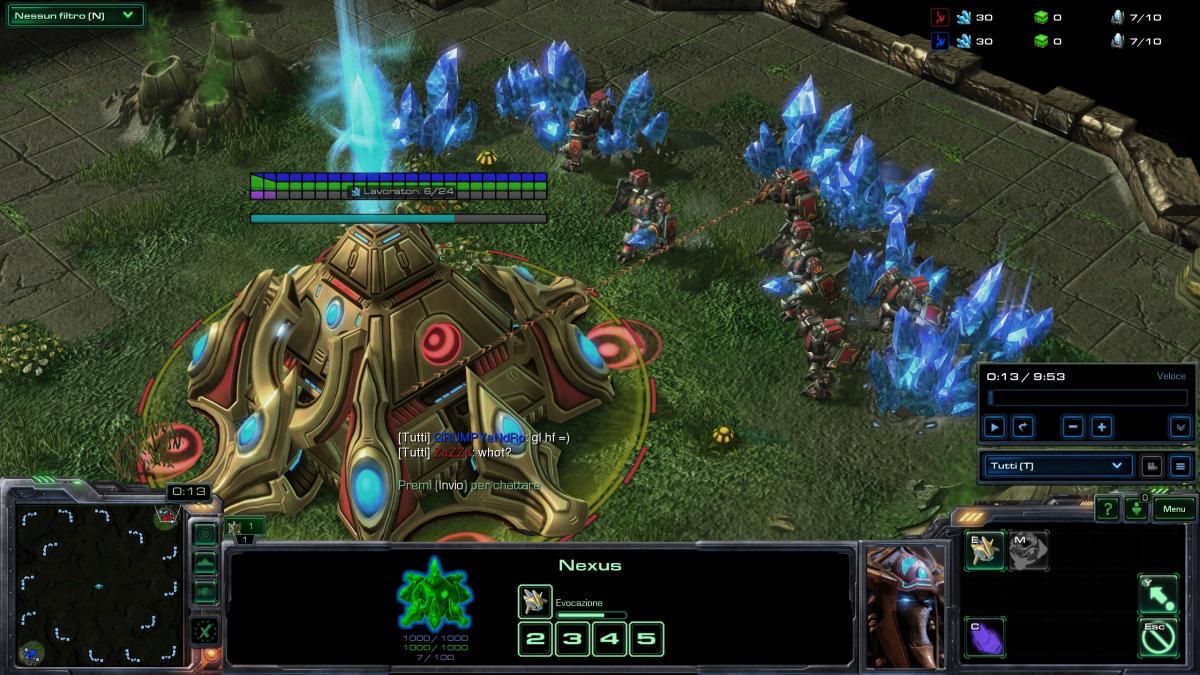This screenshot has width=1200, height=675.
Task: Open the help question mark button
Action: [x=1107, y=509]
